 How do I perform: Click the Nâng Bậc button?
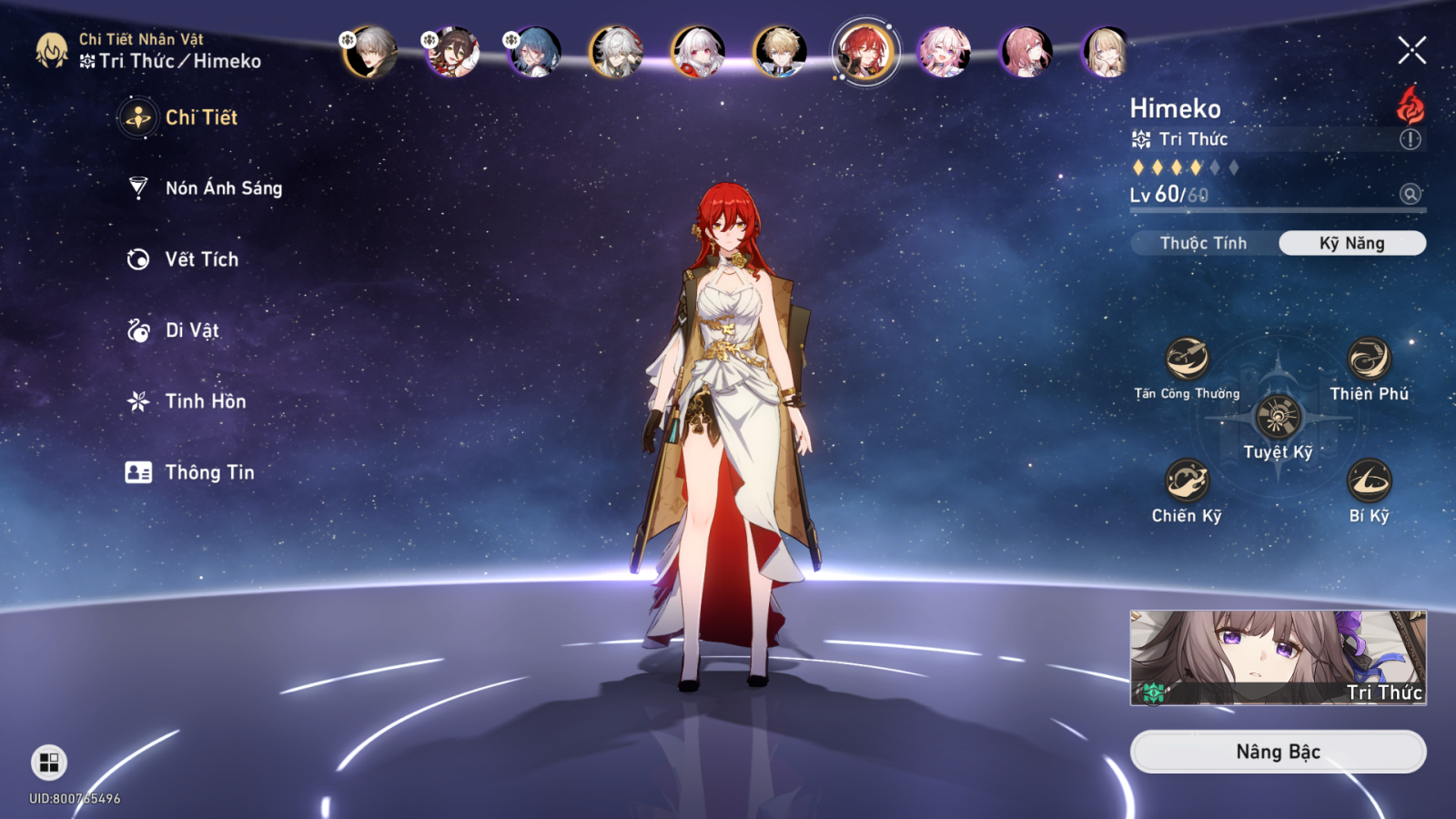[1278, 752]
